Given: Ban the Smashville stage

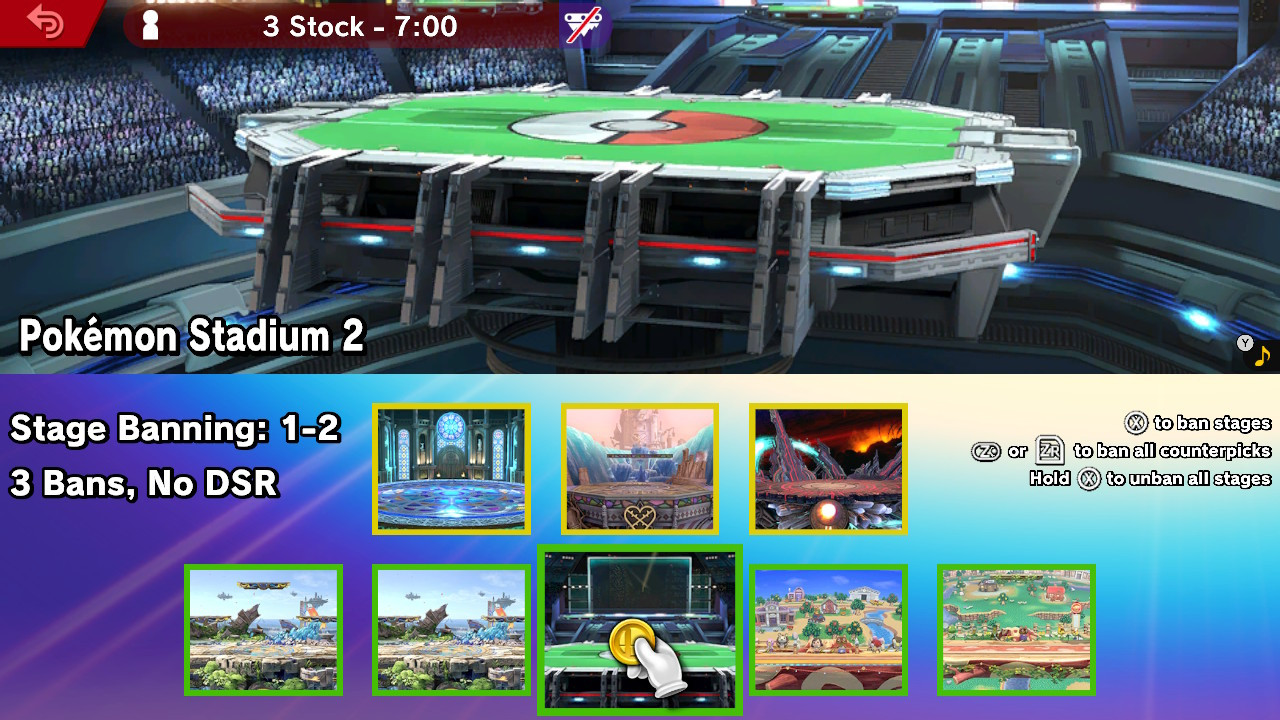Looking at the screenshot, I should click(1016, 630).
